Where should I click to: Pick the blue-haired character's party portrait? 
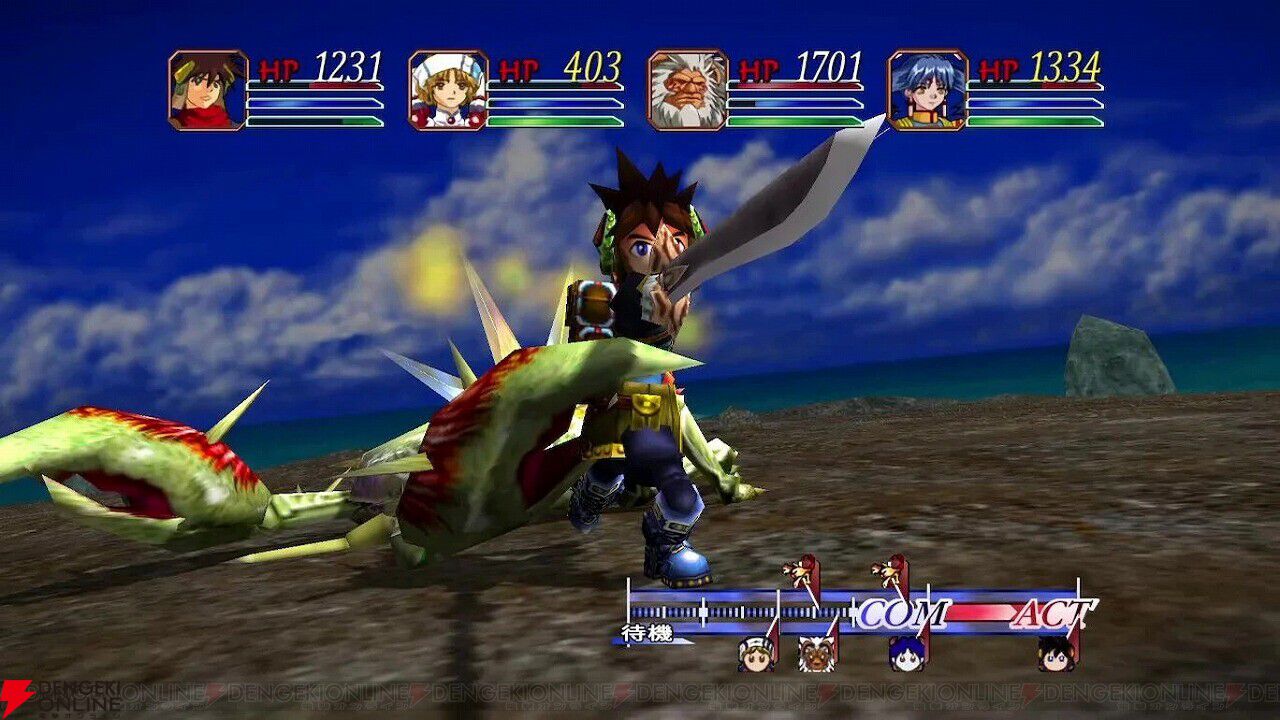[x=927, y=90]
